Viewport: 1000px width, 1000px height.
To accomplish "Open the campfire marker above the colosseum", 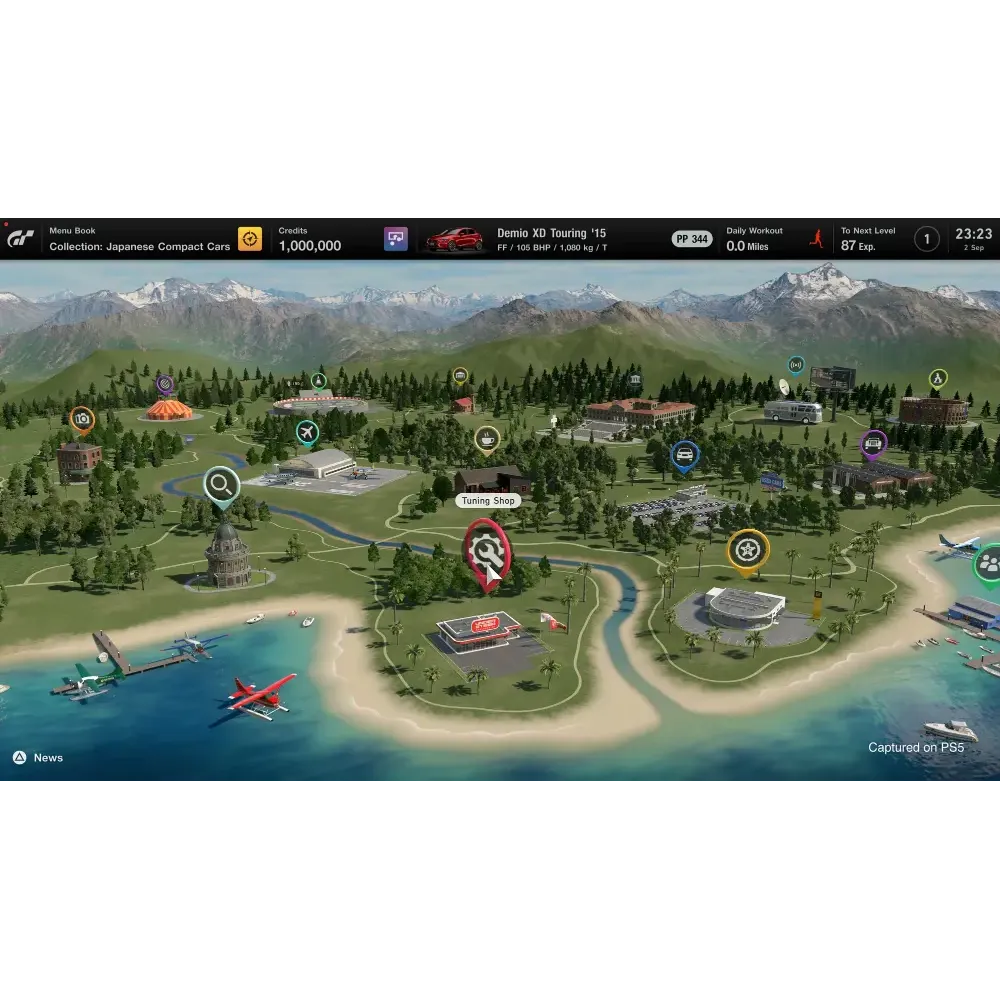I will [x=937, y=378].
